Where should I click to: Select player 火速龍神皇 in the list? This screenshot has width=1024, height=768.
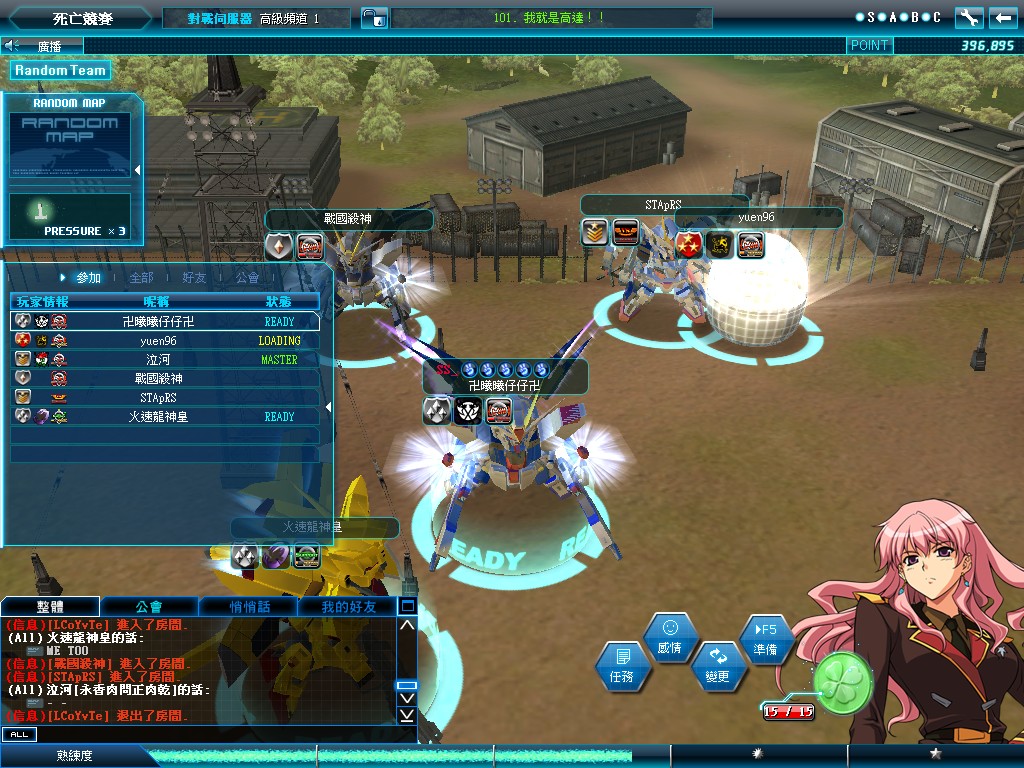(160, 417)
